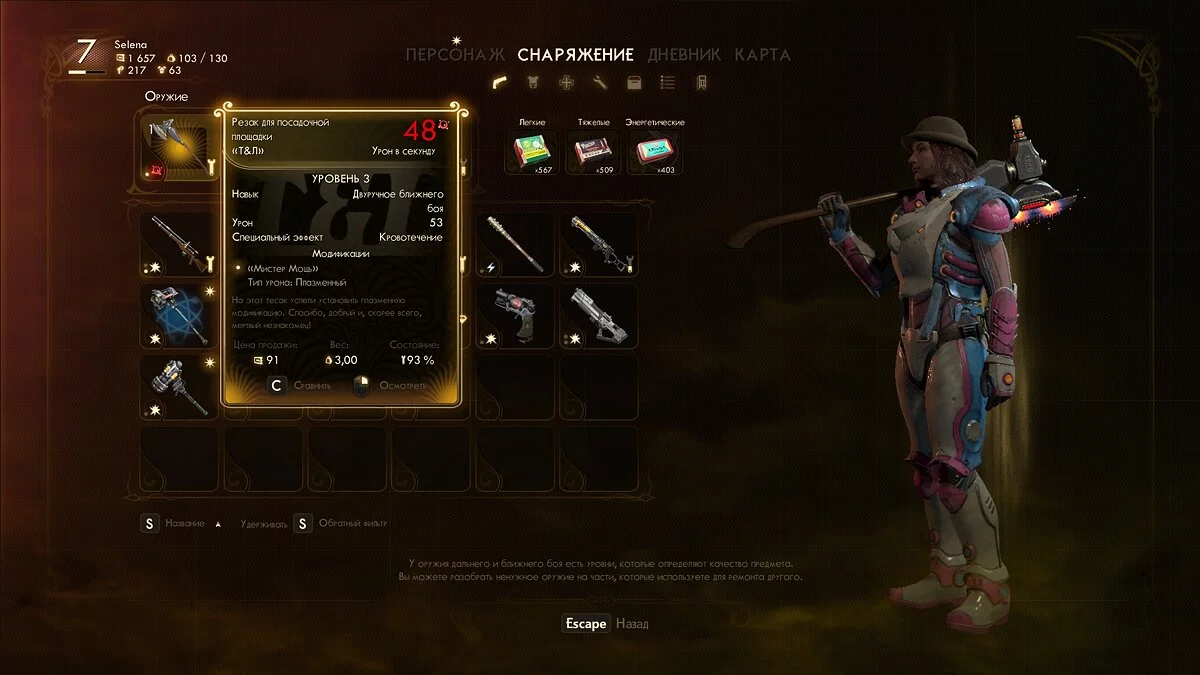Screen dimensions: 1200x675
Task: Pick the blue-glow science staff slot
Action: [178, 314]
